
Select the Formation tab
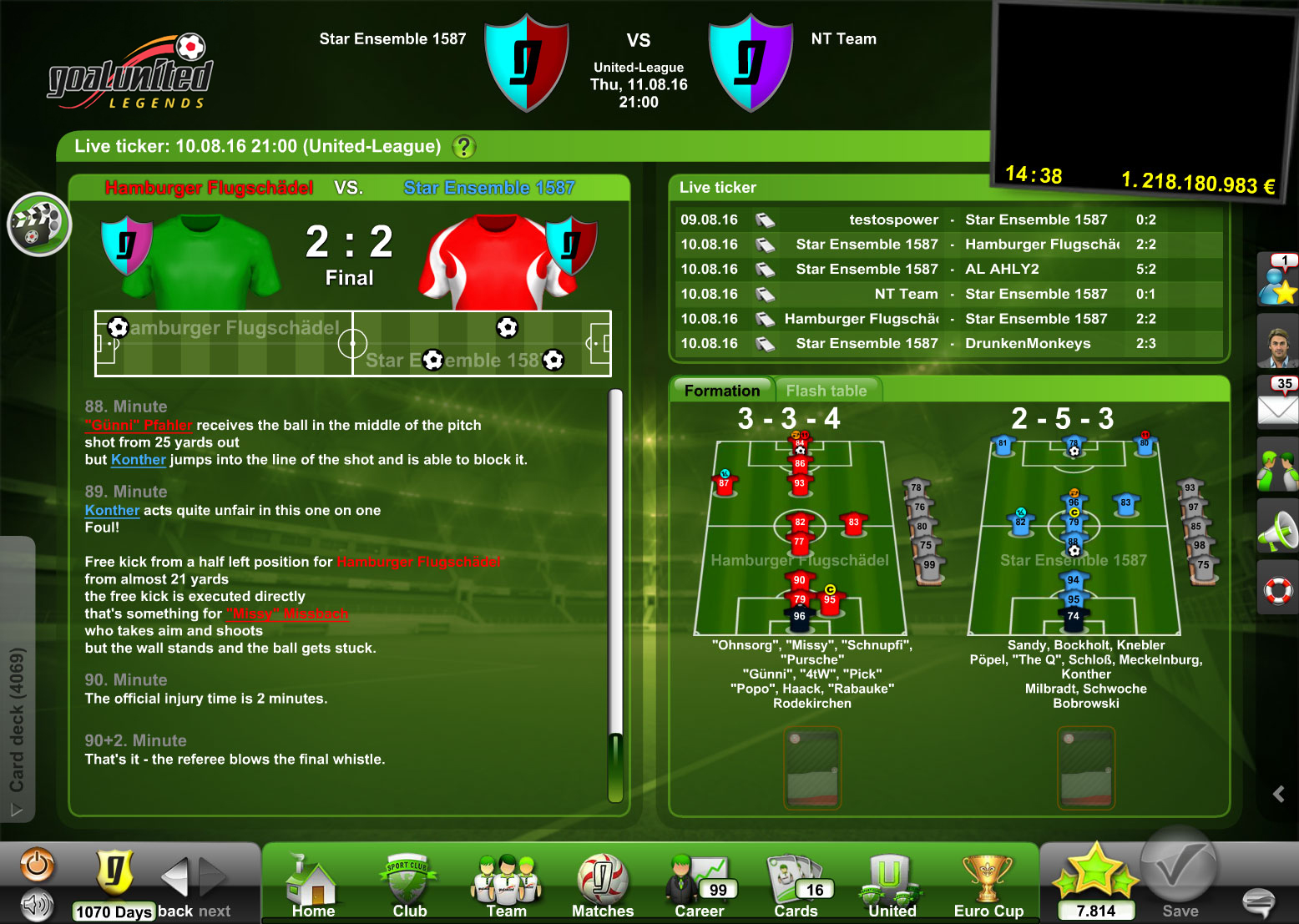click(722, 391)
